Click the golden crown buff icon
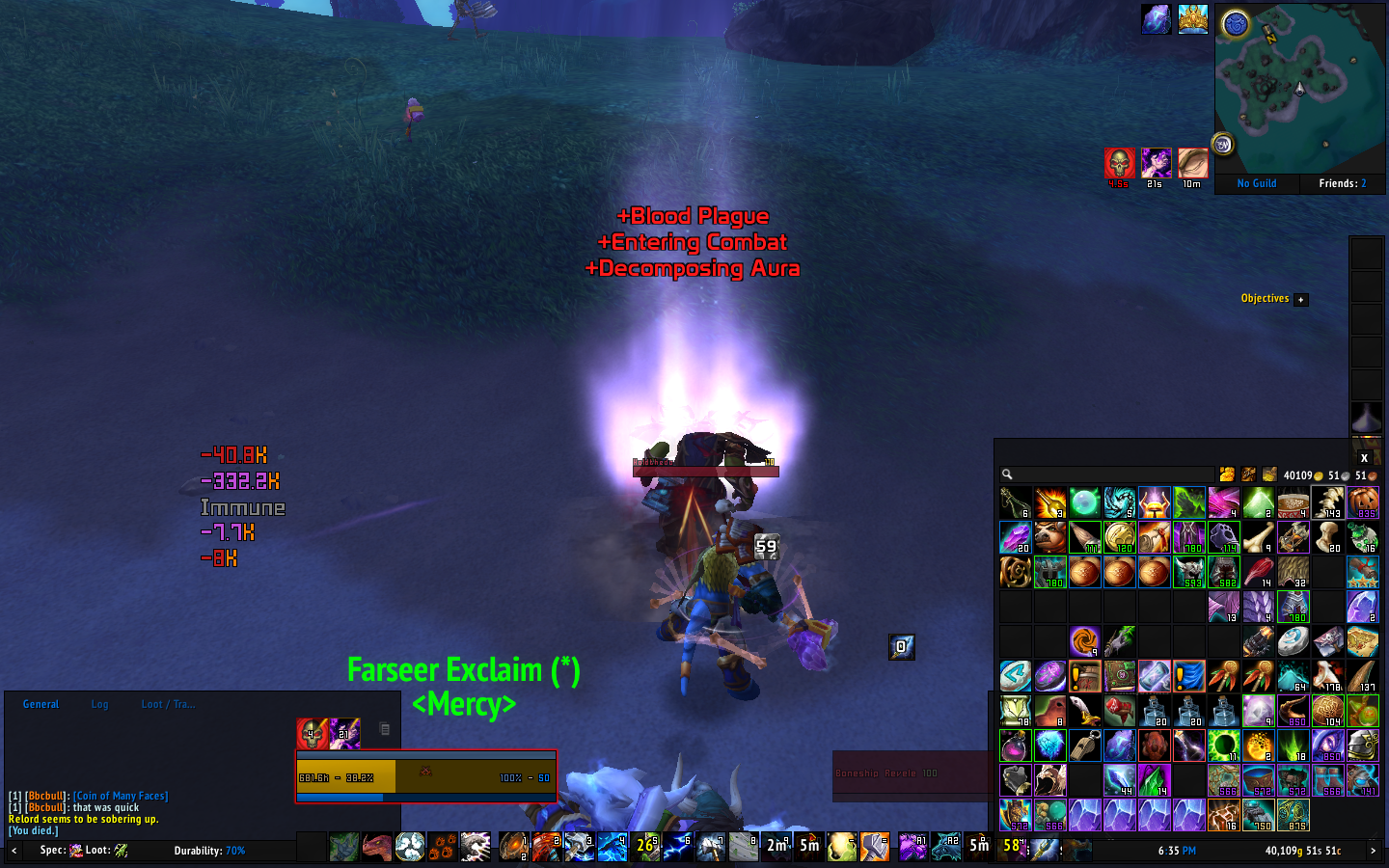1389x868 pixels. tap(1192, 19)
